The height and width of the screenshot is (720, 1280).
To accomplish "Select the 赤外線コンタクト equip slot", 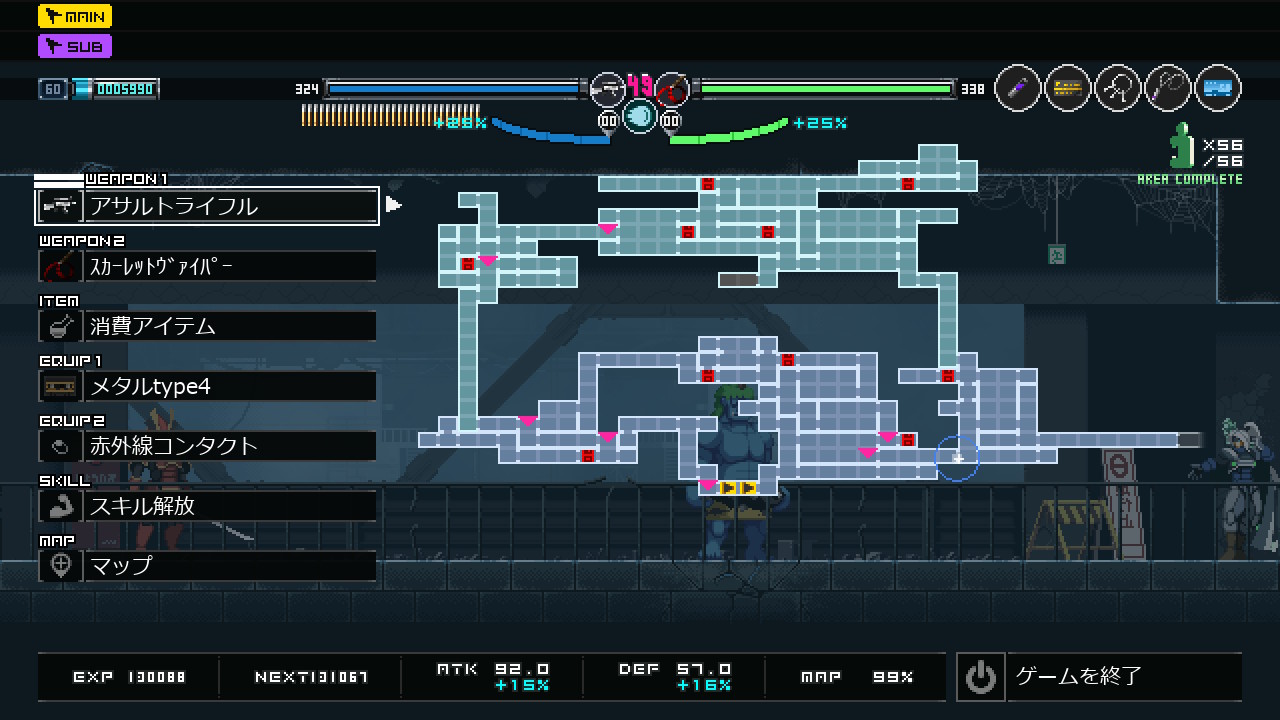I will (x=207, y=446).
